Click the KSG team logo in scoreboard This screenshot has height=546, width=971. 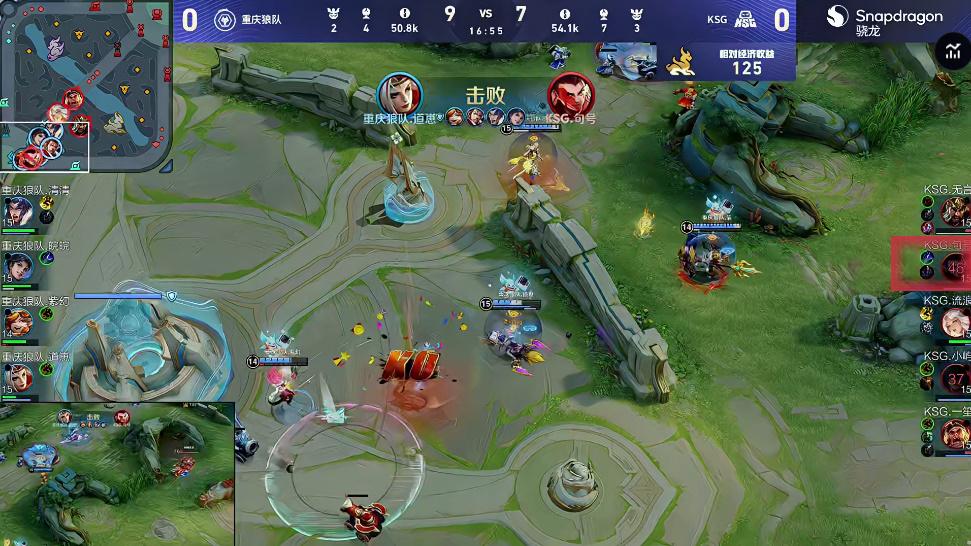click(745, 19)
